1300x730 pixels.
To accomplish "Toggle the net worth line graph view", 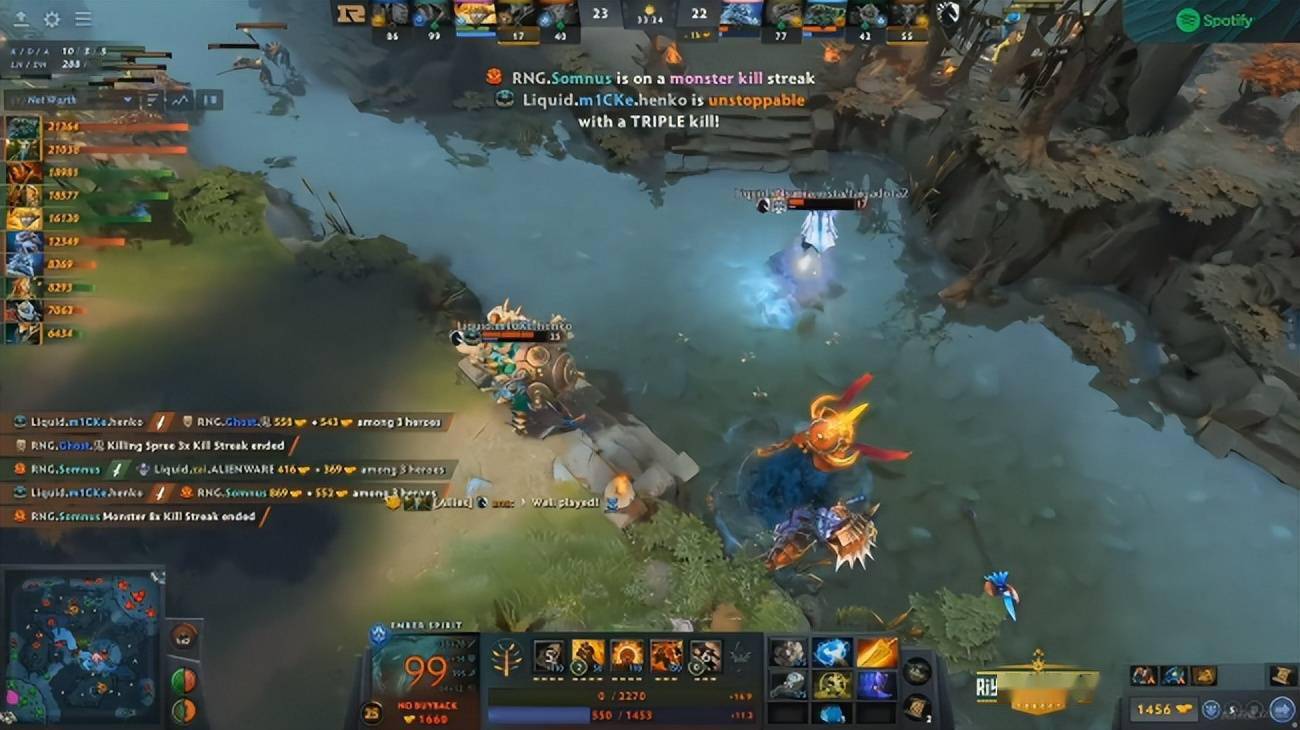I will [180, 99].
